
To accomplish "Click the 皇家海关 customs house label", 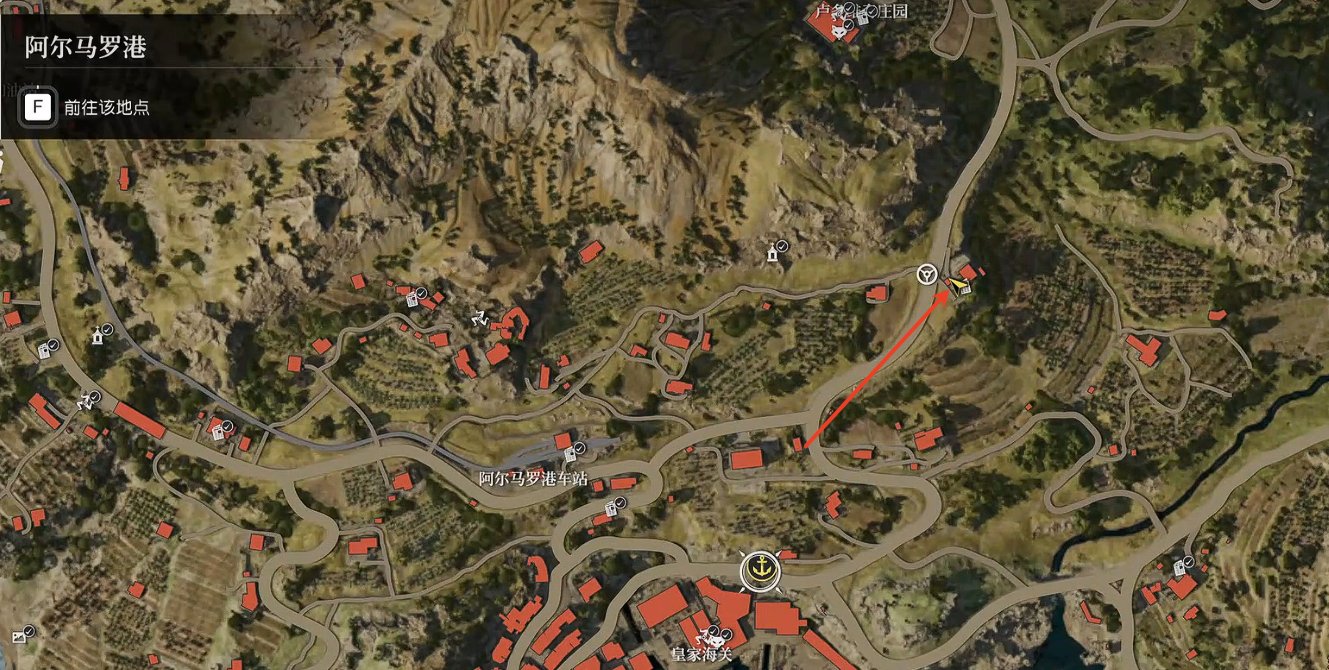I will coord(702,655).
